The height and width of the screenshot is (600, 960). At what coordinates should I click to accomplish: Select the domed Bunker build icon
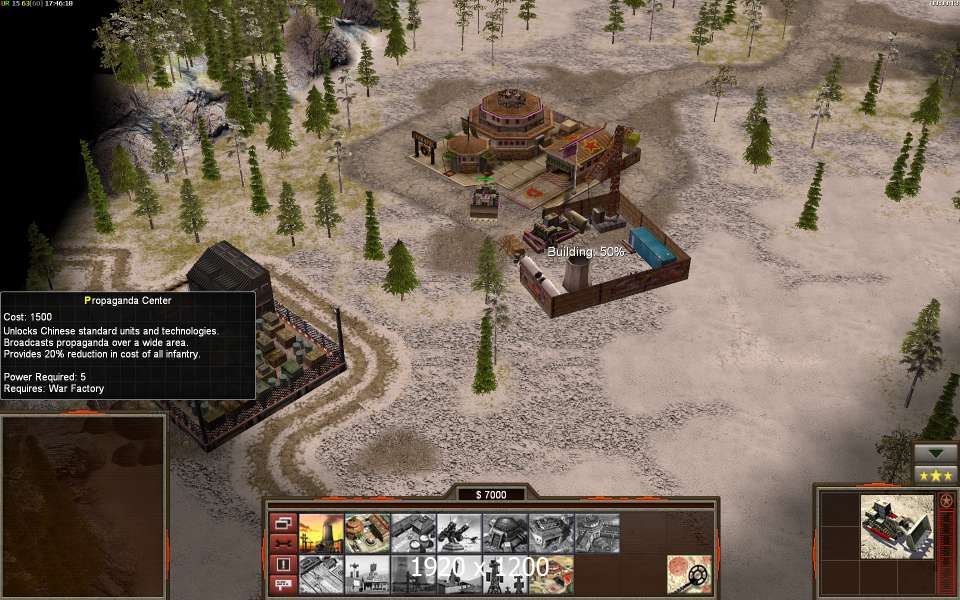point(504,533)
